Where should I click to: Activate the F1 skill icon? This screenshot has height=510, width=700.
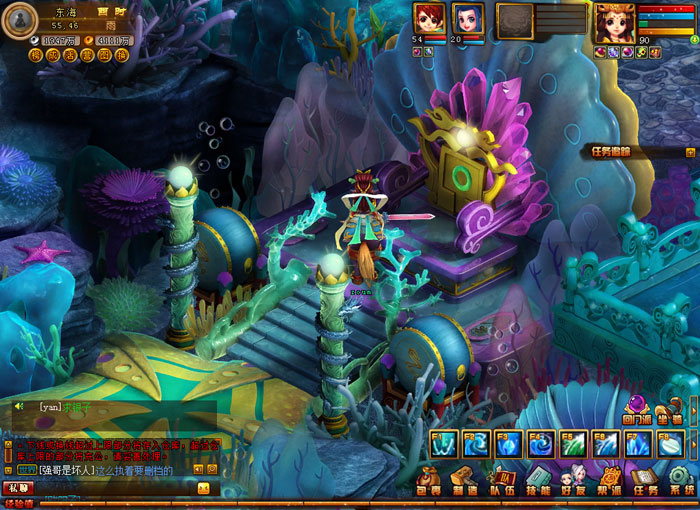click(443, 443)
